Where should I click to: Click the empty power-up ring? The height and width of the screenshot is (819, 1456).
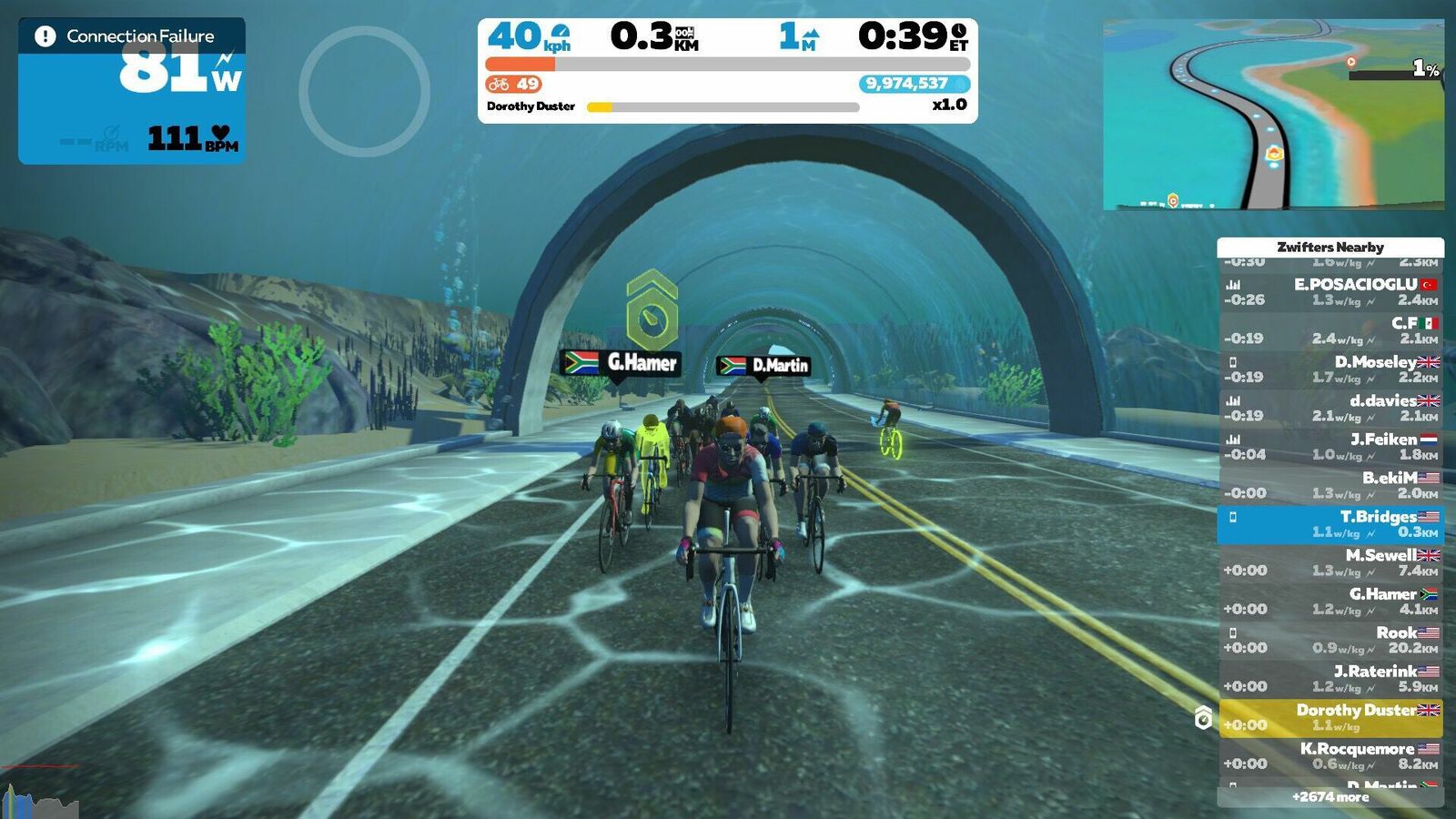364,91
